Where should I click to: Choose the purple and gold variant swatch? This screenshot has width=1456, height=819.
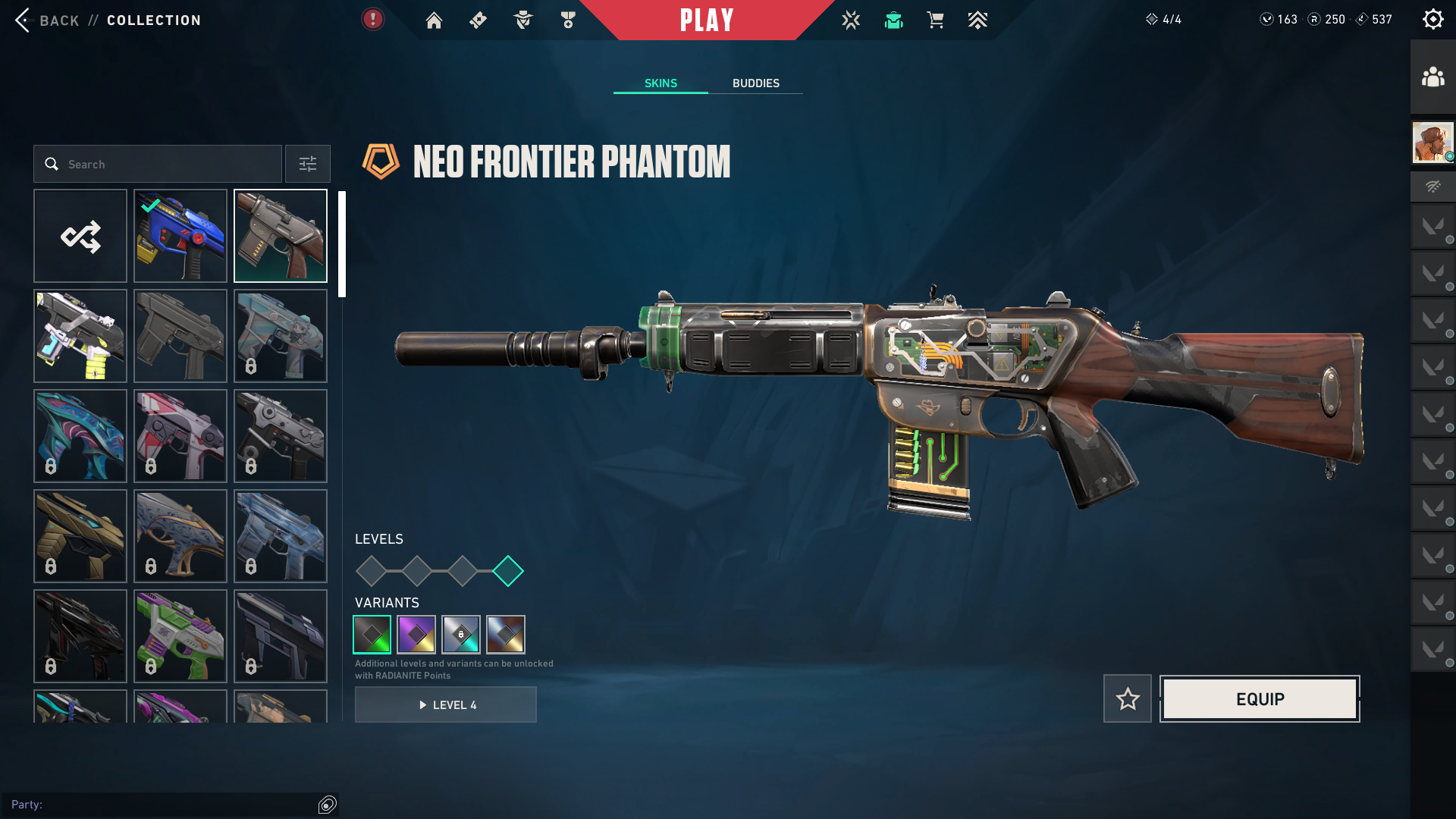click(x=416, y=635)
